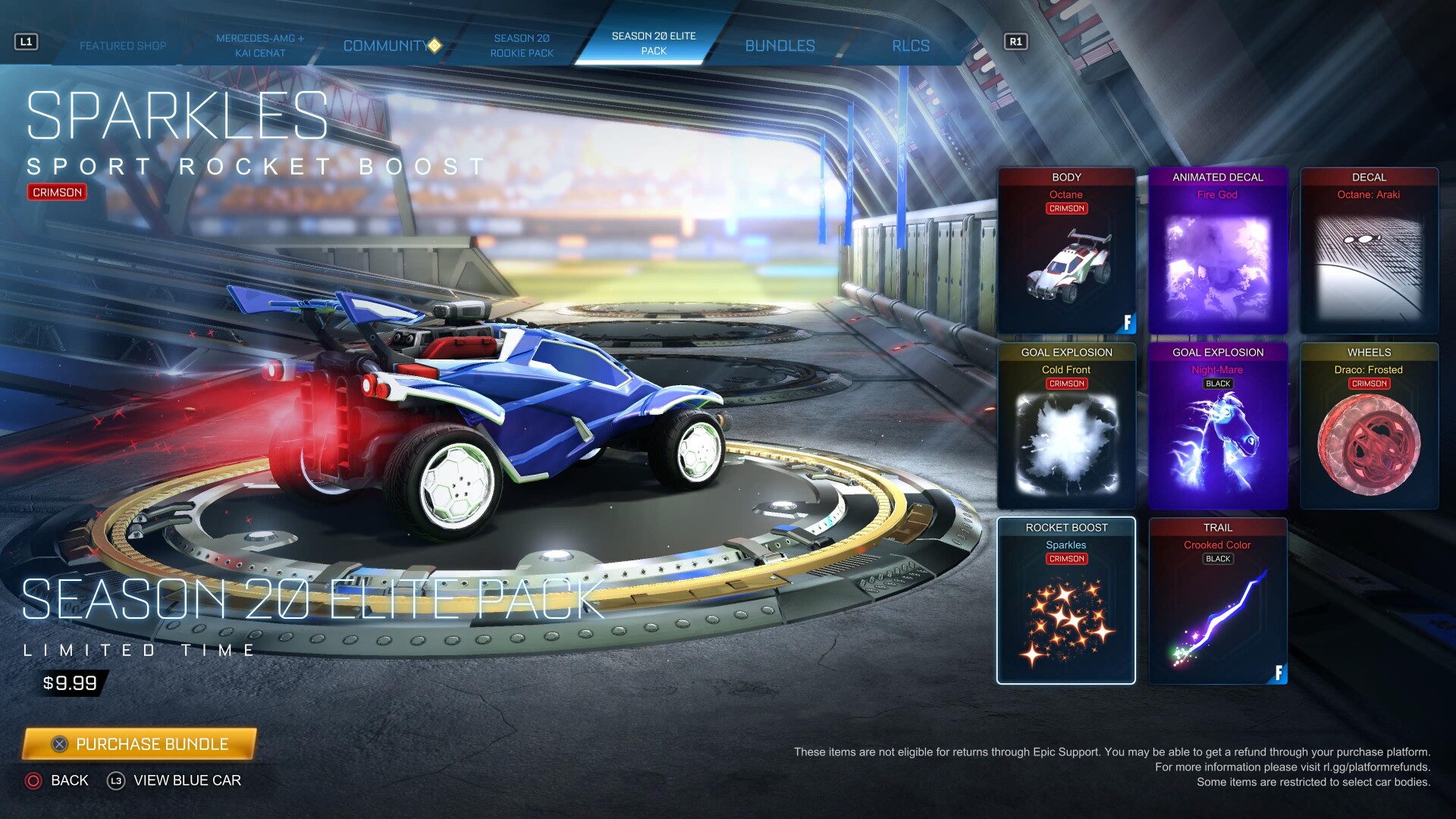1456x819 pixels.
Task: Purchase the Season 20 Elite Pack bundle
Action: coord(140,744)
